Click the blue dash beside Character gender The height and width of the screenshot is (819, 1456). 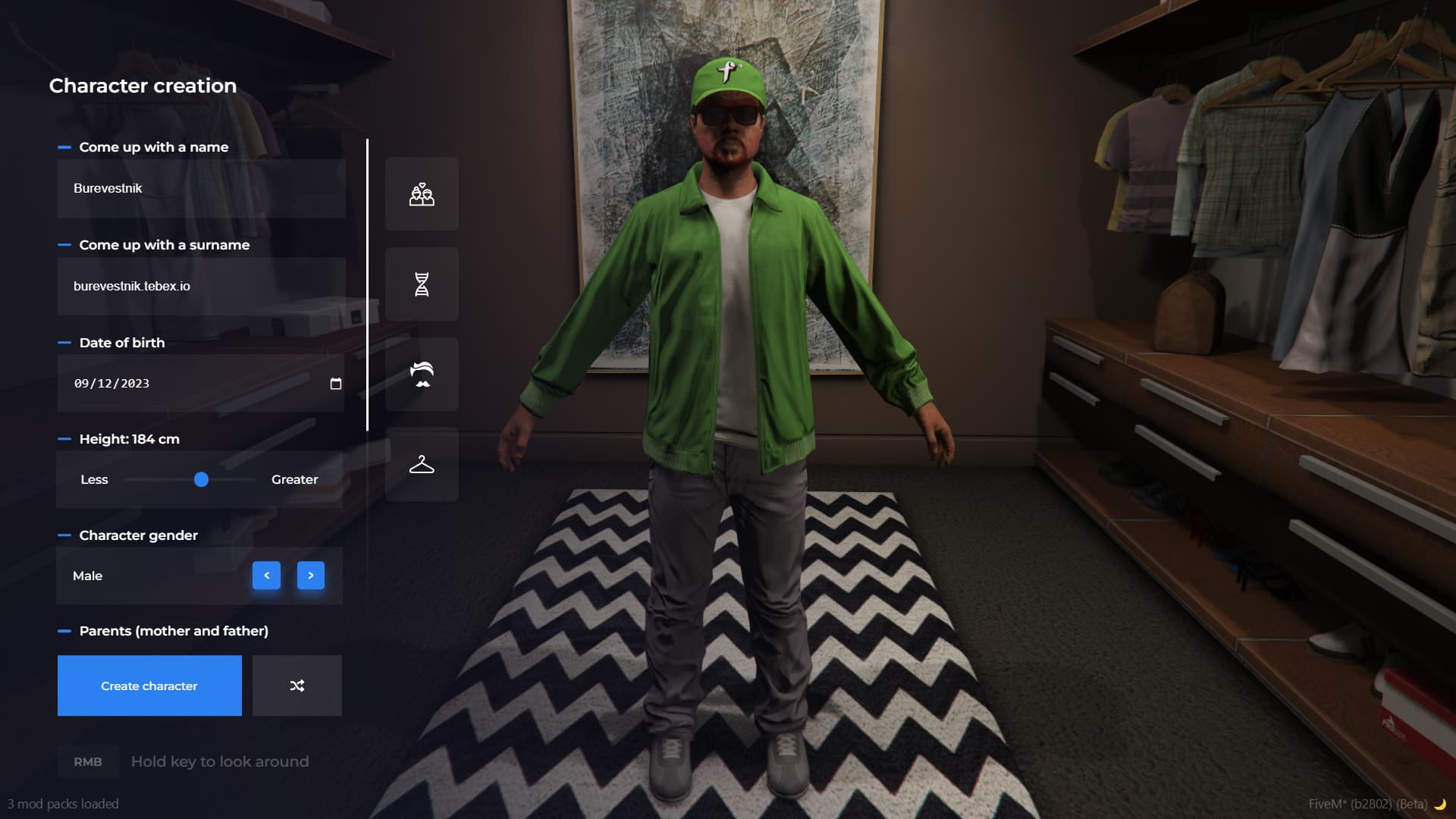pos(64,535)
